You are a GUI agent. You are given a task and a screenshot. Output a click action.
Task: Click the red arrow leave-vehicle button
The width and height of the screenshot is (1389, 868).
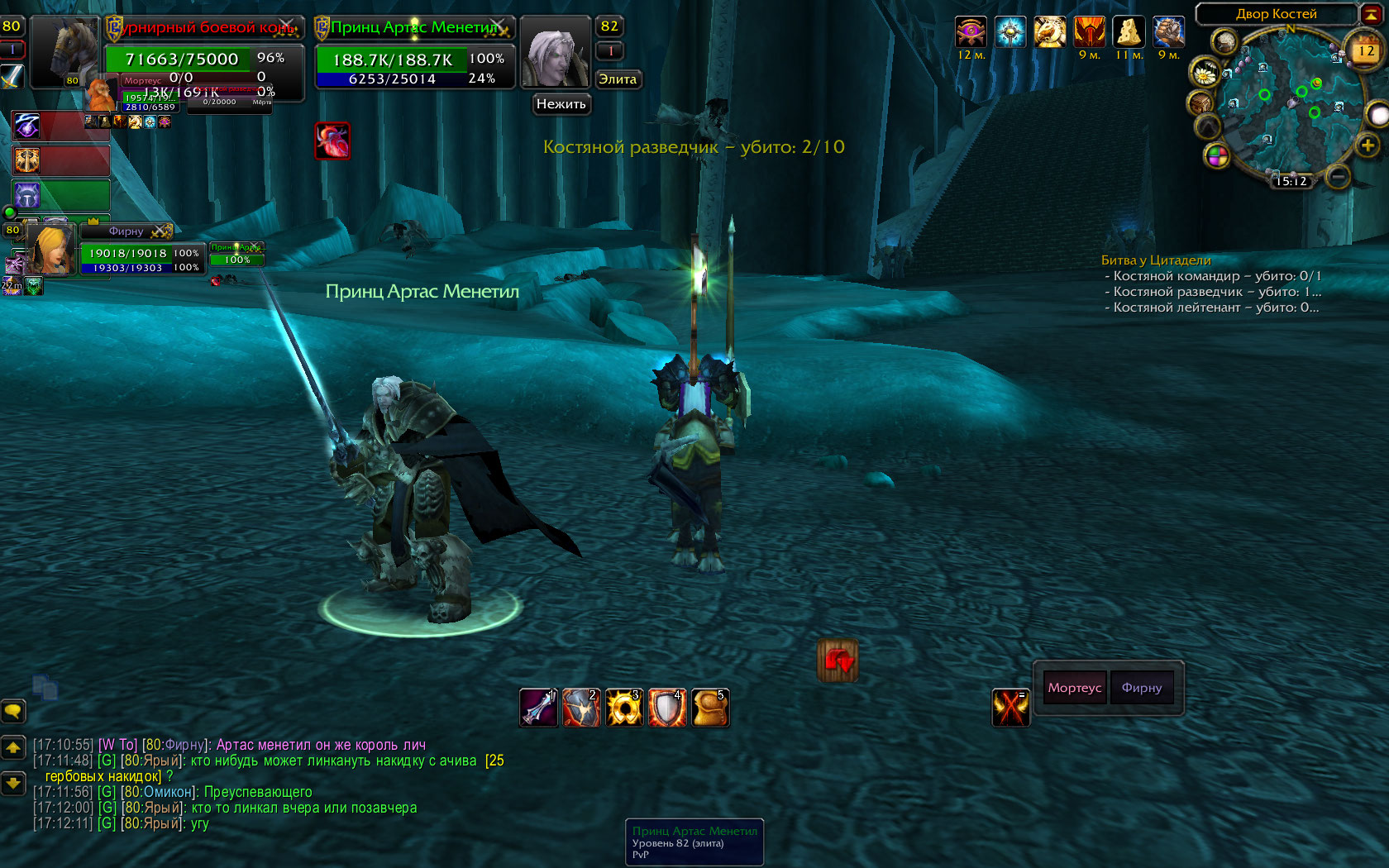click(838, 661)
